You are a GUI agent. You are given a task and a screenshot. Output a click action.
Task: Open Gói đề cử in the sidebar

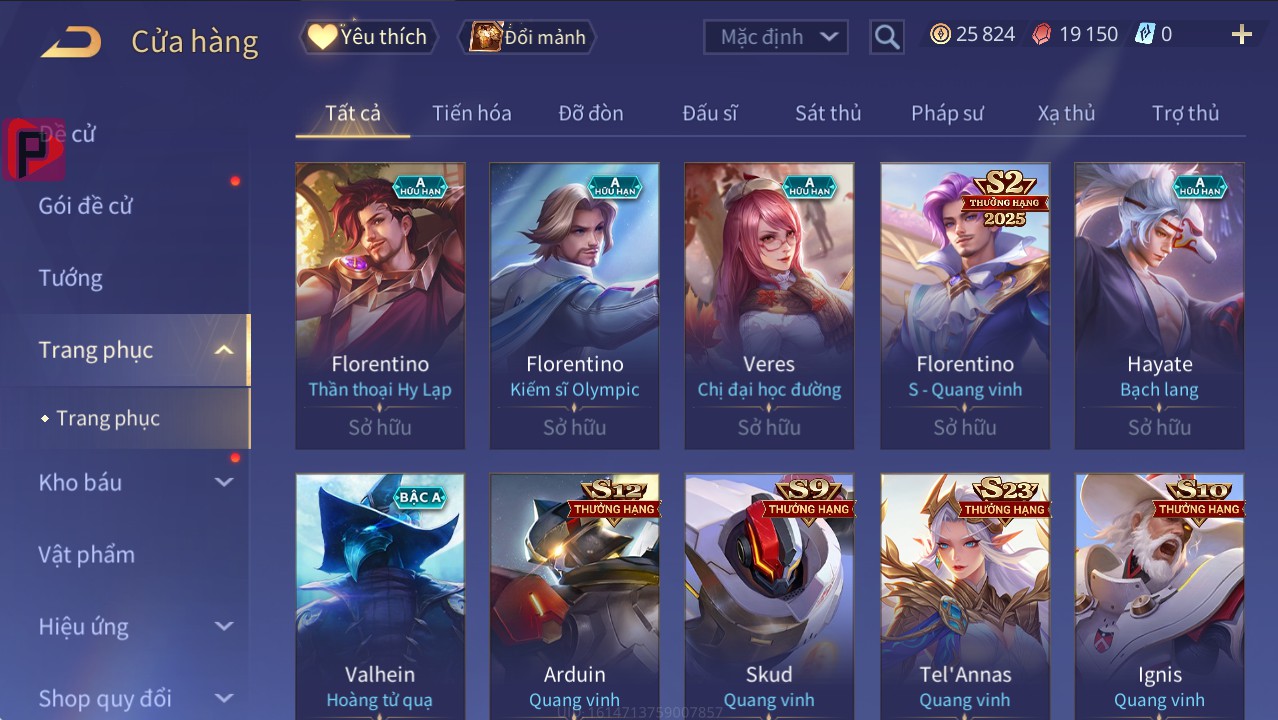pyautogui.click(x=86, y=206)
